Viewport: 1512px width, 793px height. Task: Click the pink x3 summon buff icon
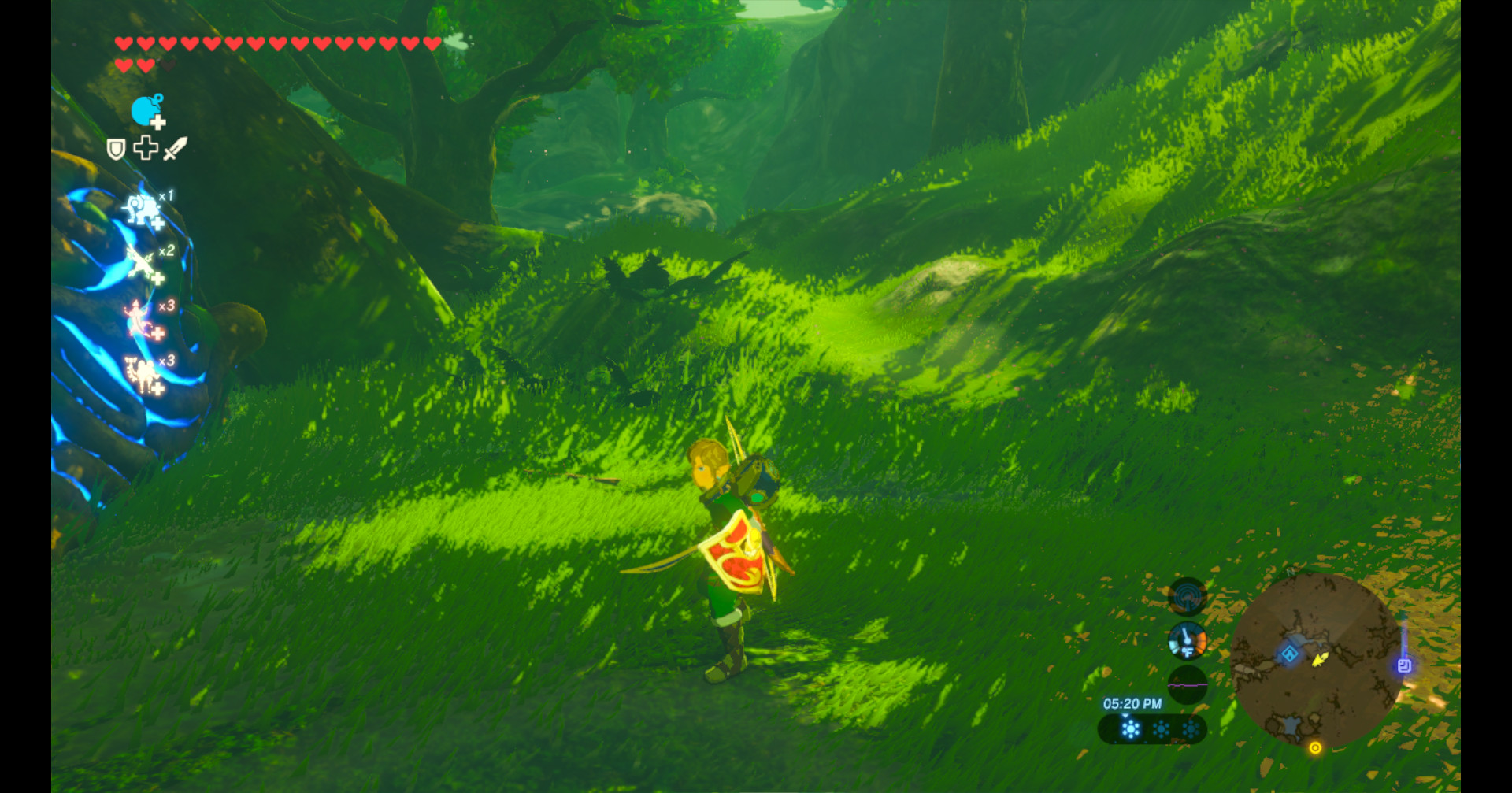point(136,317)
